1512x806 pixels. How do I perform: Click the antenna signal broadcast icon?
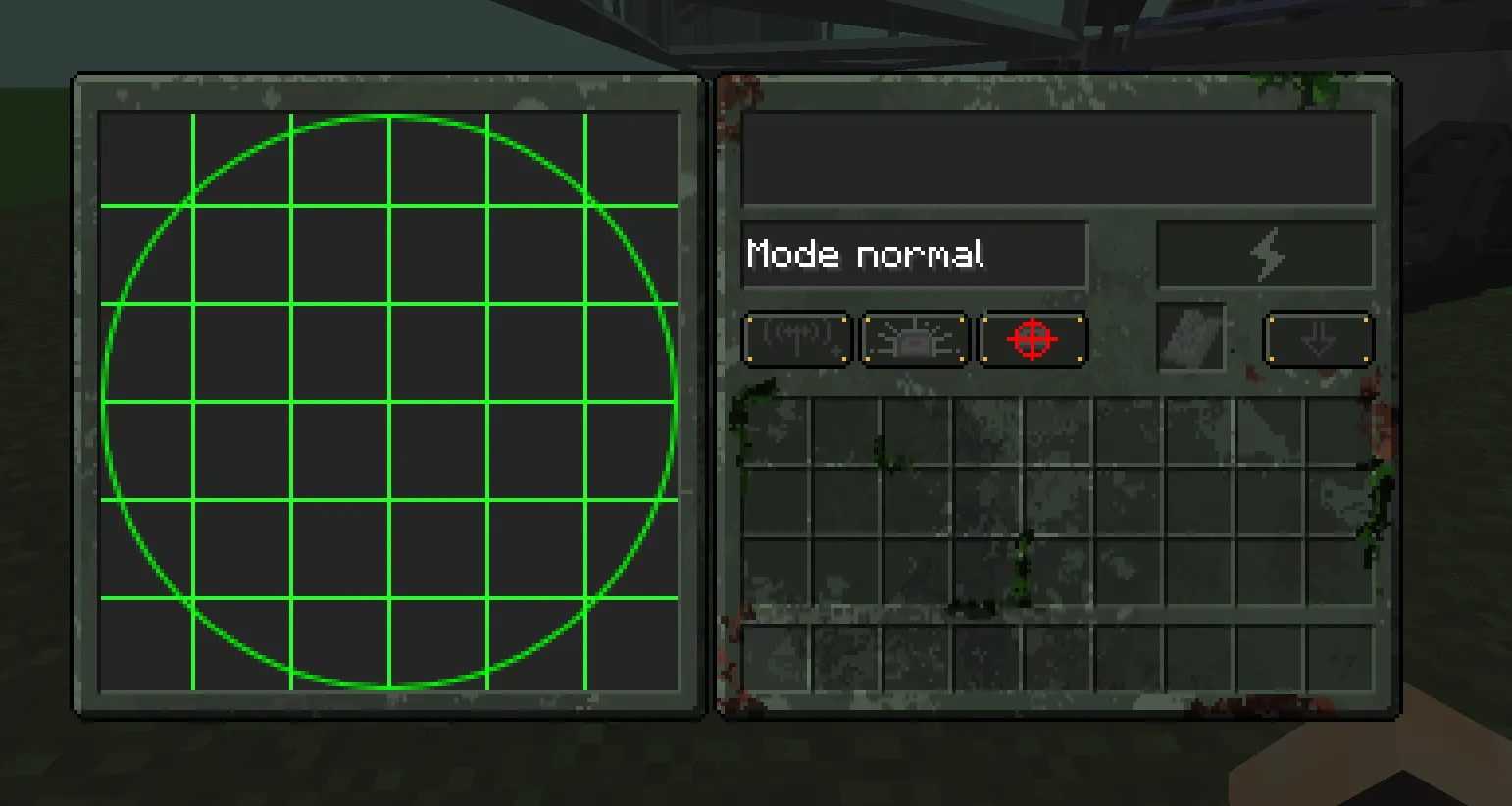(x=796, y=339)
